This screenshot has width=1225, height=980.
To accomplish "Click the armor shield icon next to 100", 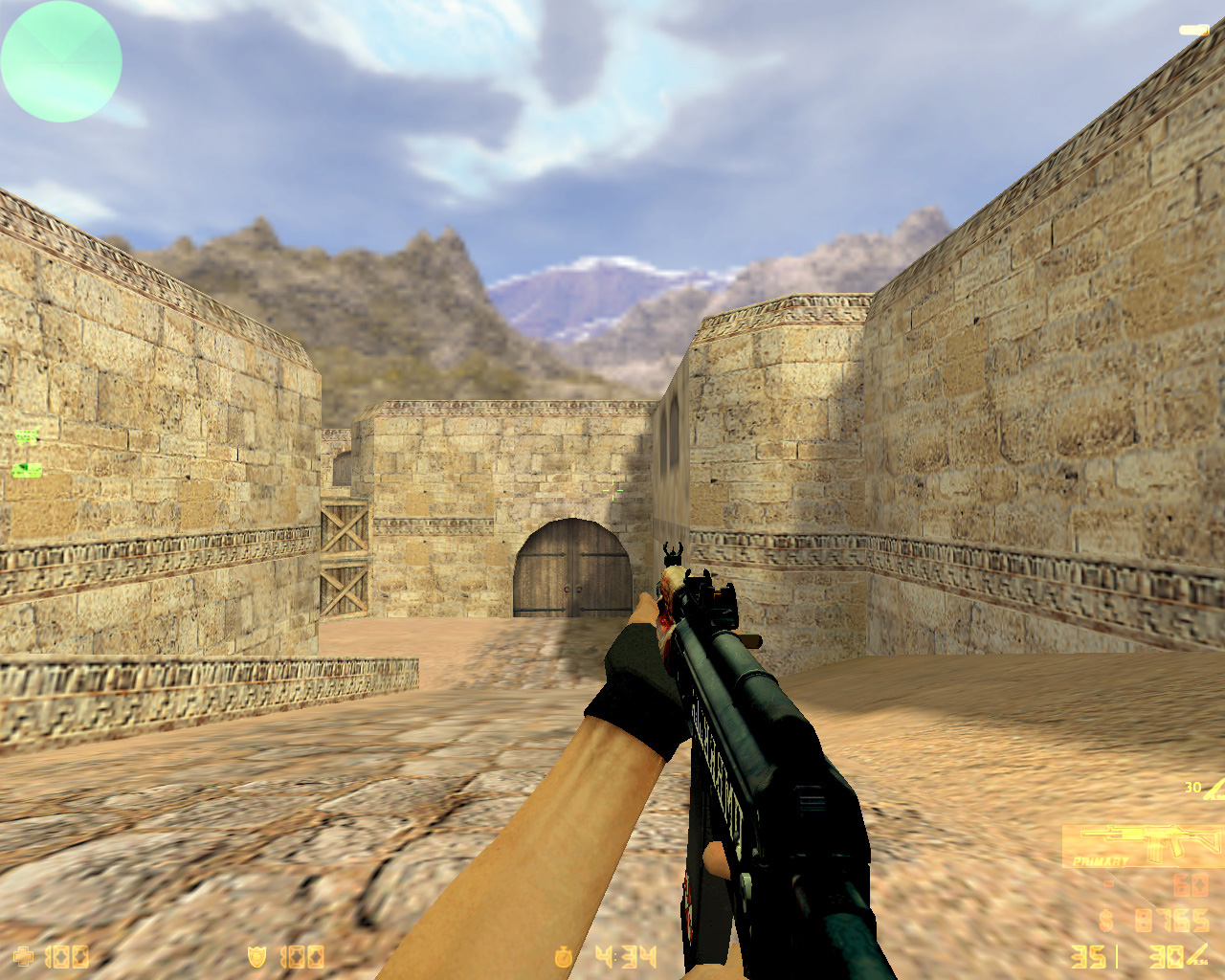I will coord(256,957).
